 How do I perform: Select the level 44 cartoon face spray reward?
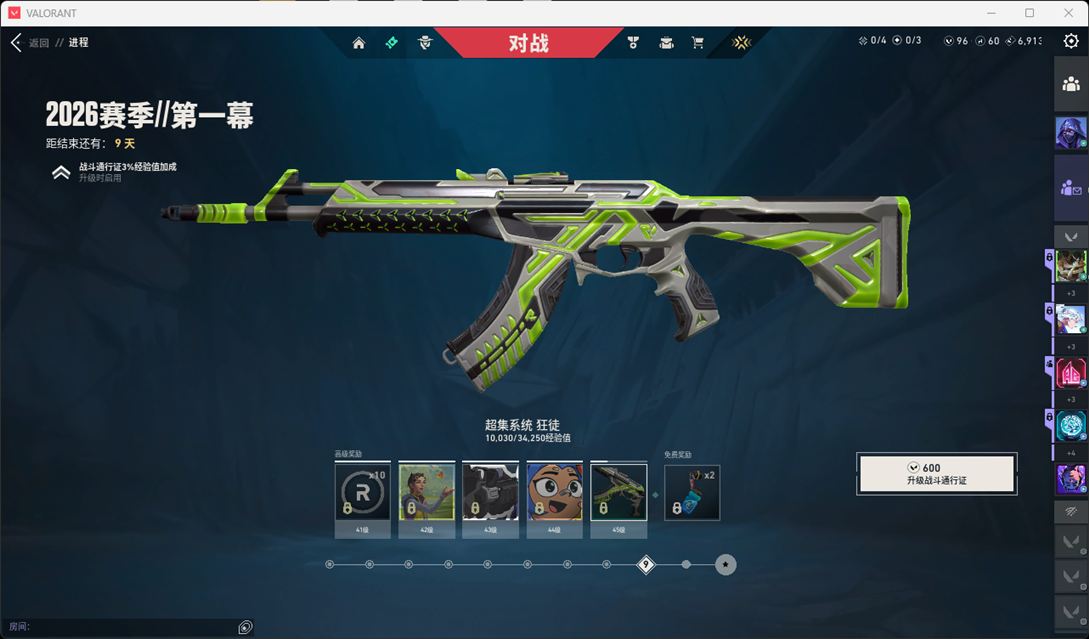point(555,492)
